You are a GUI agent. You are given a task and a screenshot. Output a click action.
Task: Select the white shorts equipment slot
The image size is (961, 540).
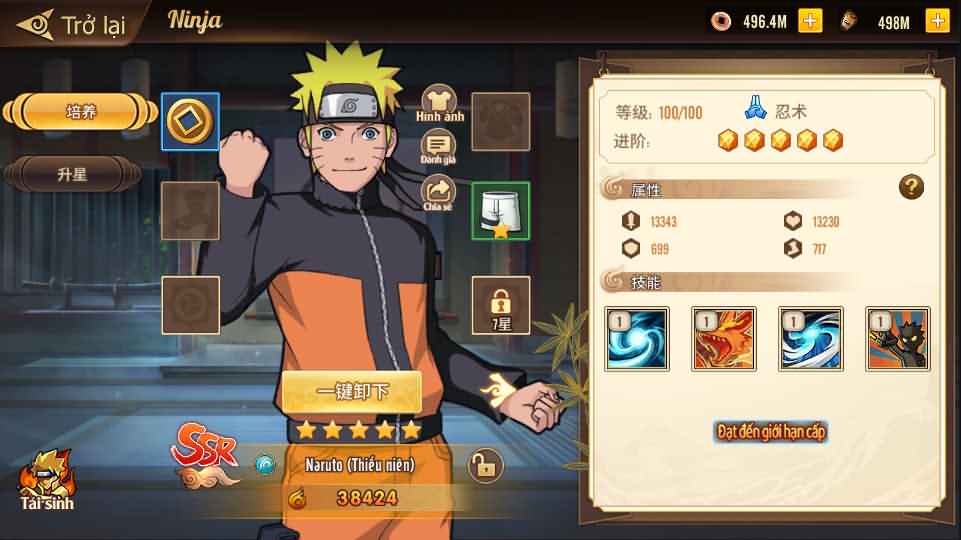coord(500,211)
